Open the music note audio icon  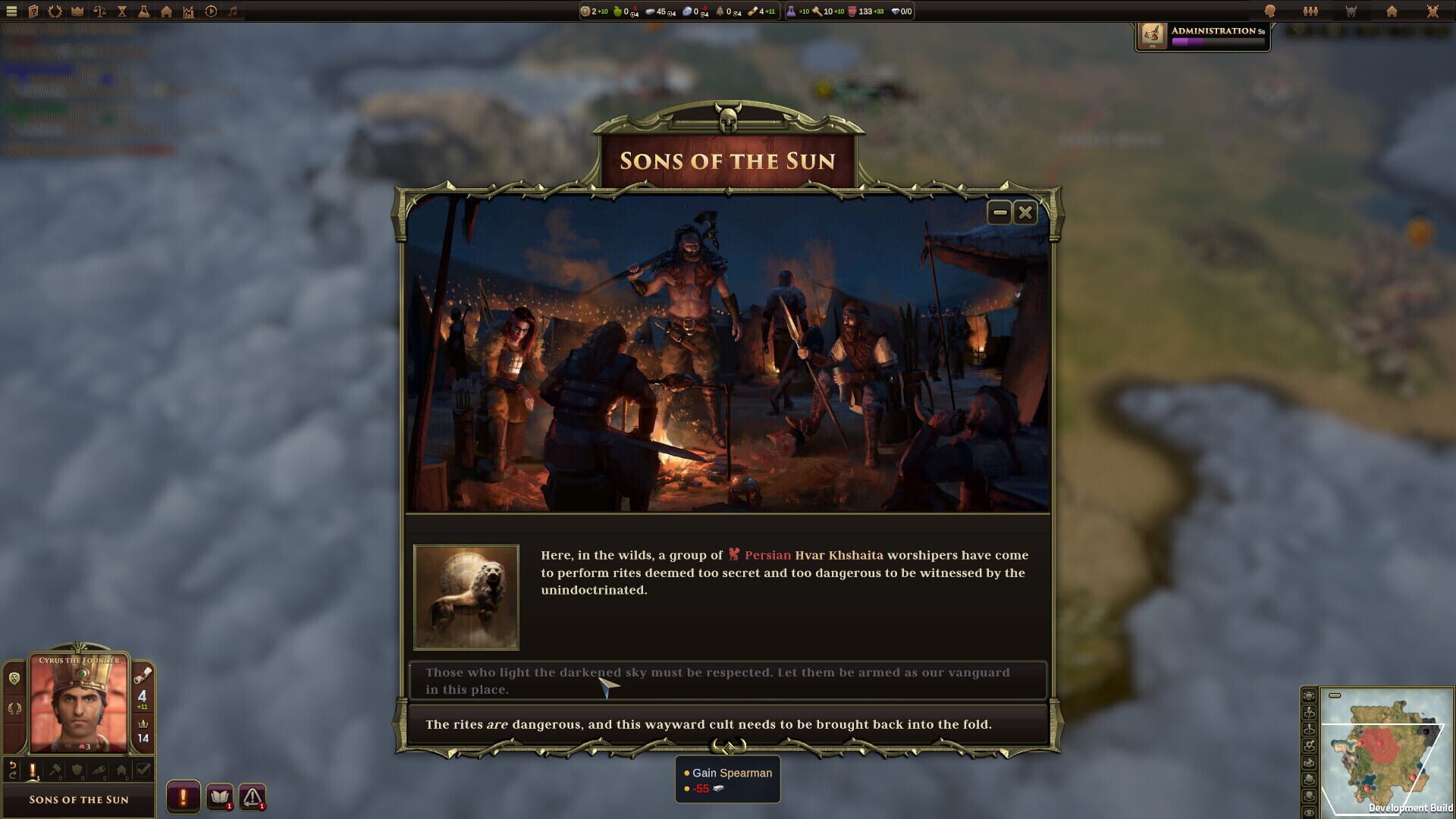pos(232,11)
